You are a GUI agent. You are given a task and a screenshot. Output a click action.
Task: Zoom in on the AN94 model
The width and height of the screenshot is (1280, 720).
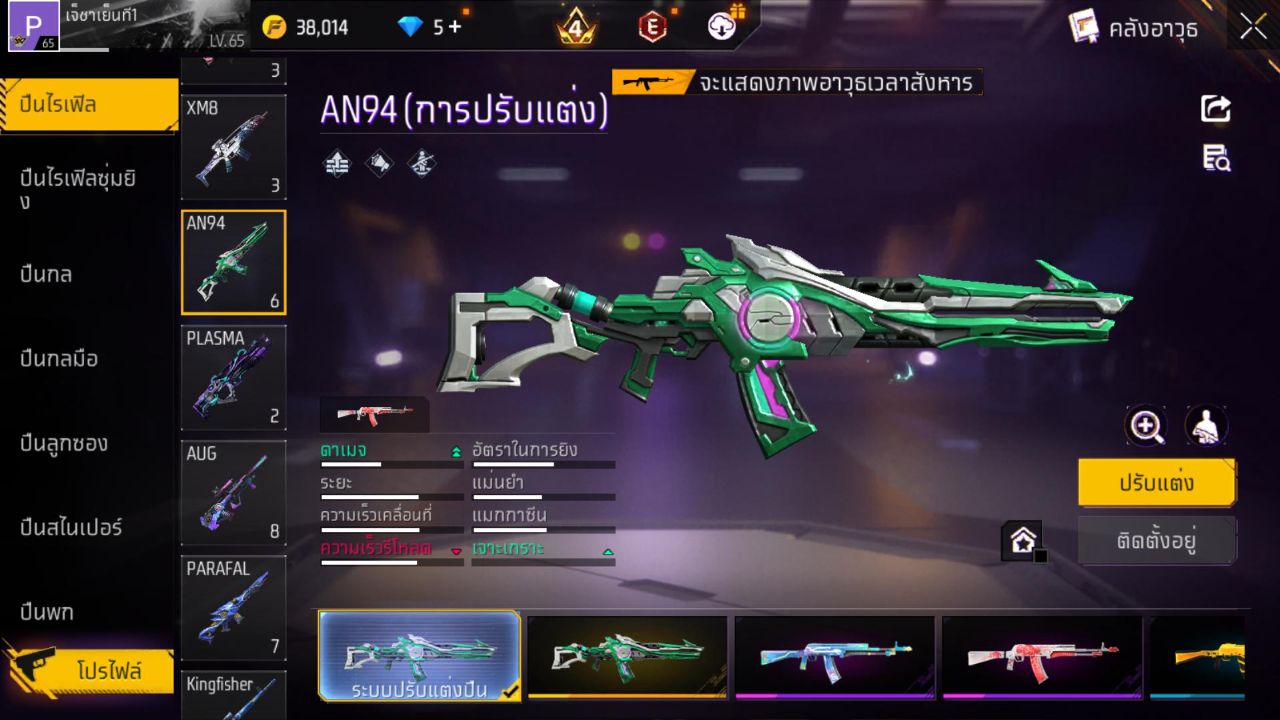(x=1146, y=426)
